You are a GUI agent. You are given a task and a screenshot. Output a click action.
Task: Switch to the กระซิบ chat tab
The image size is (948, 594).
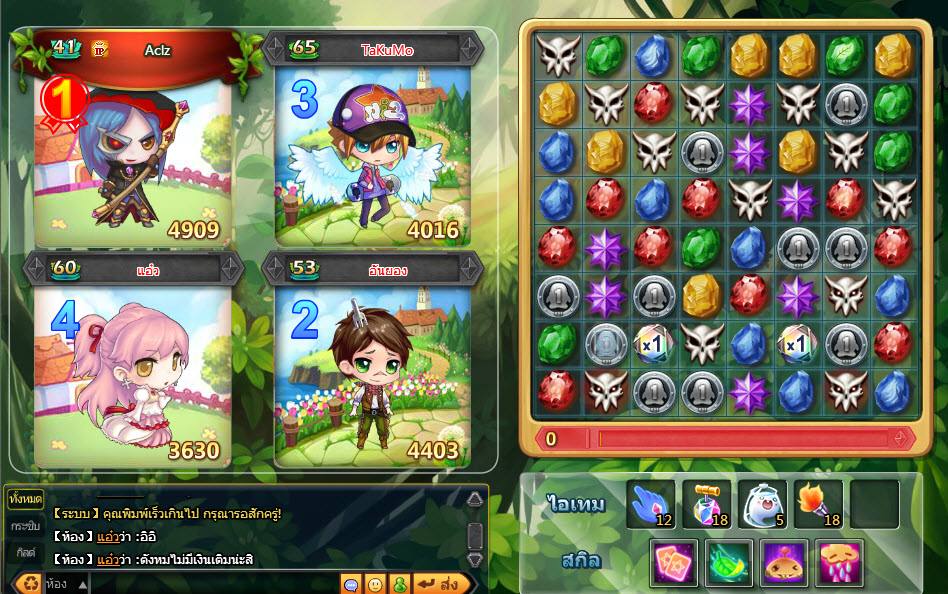pyautogui.click(x=25, y=526)
